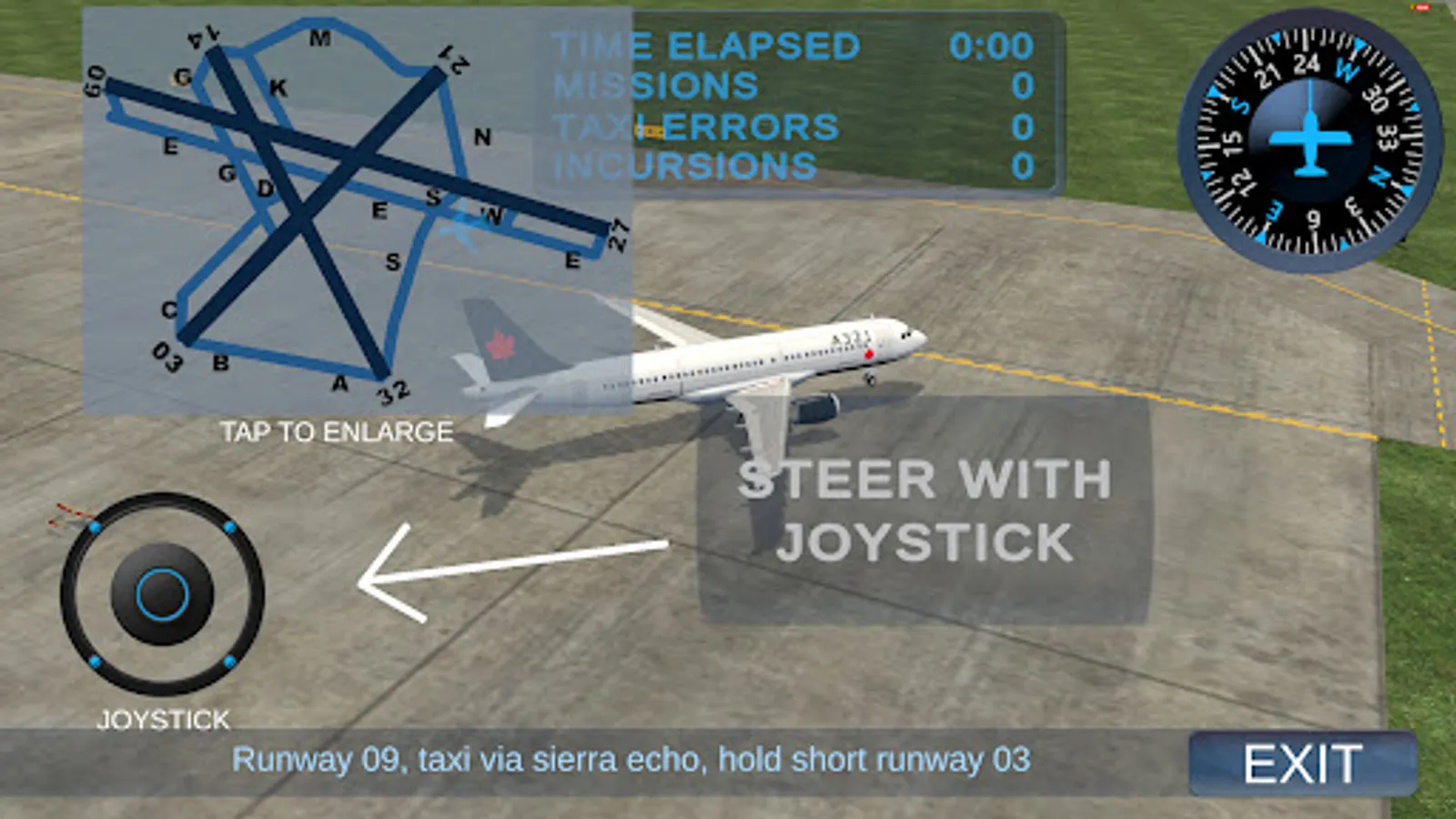1456x819 pixels.
Task: Dismiss the STEER WITH JOYSTICK hint
Action: click(924, 510)
